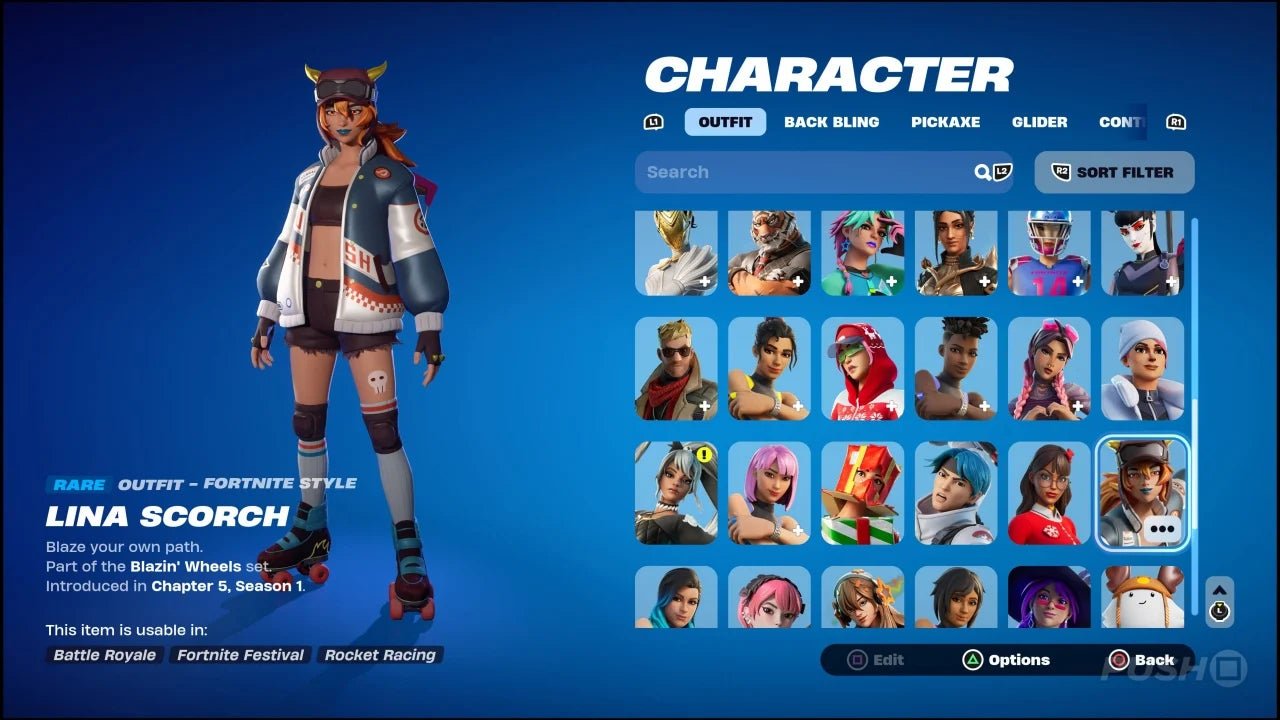Screen dimensions: 1280x720
Task: Click the up chevron to reveal previous outfits
Action: [1219, 588]
